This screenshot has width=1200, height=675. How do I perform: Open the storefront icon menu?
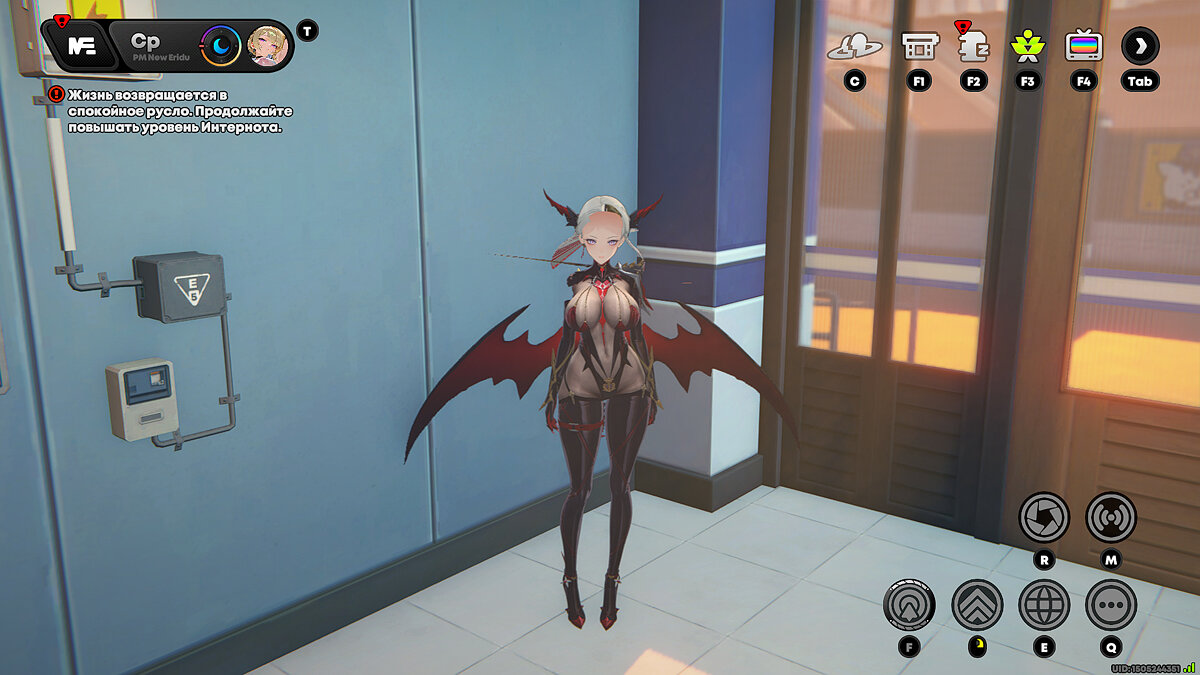919,46
